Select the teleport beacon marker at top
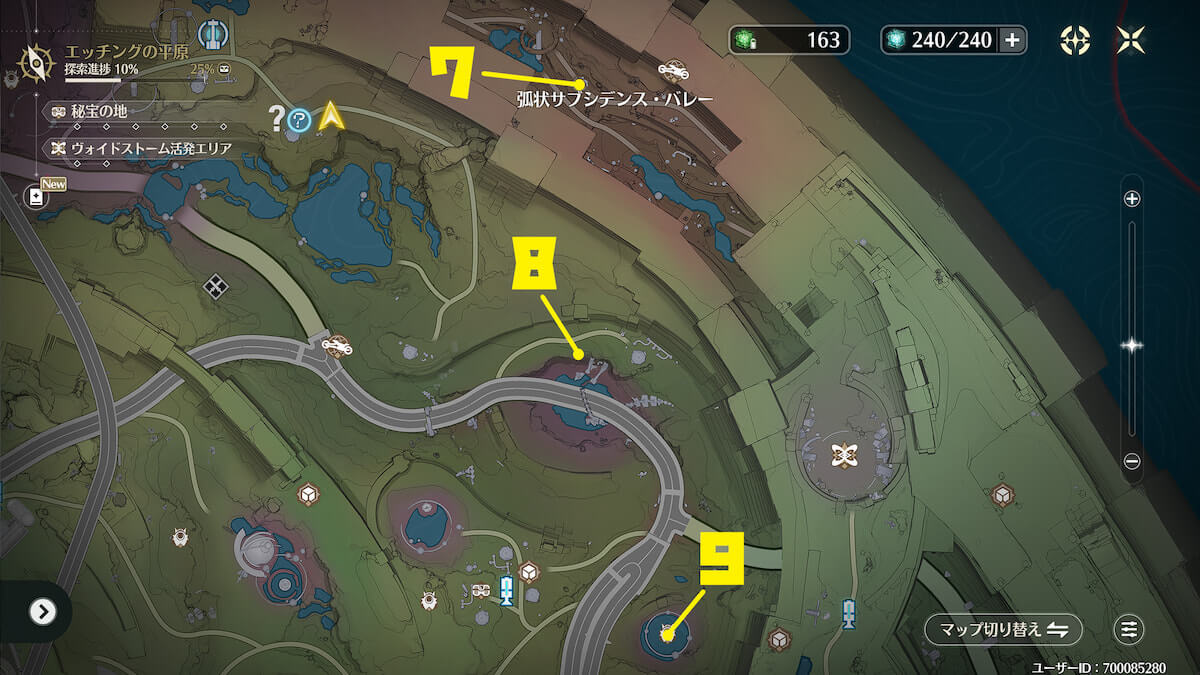 211,33
